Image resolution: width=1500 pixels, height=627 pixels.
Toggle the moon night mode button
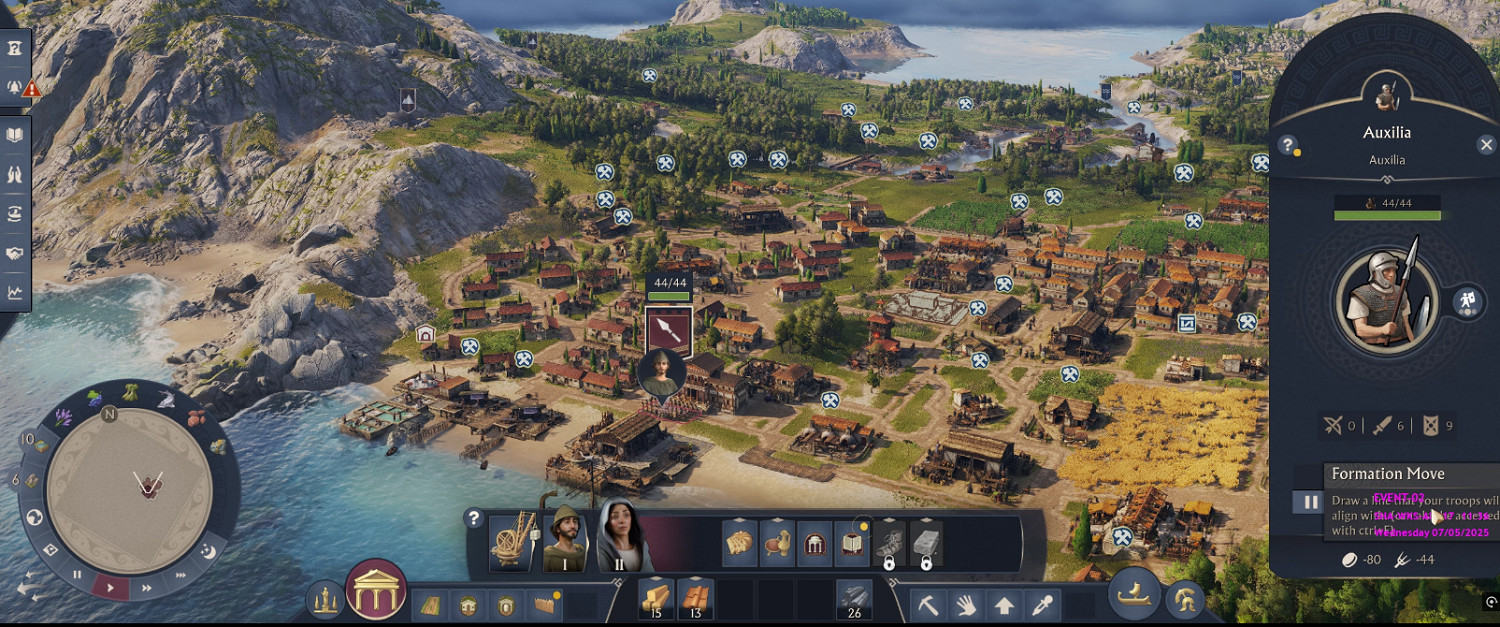coord(208,550)
